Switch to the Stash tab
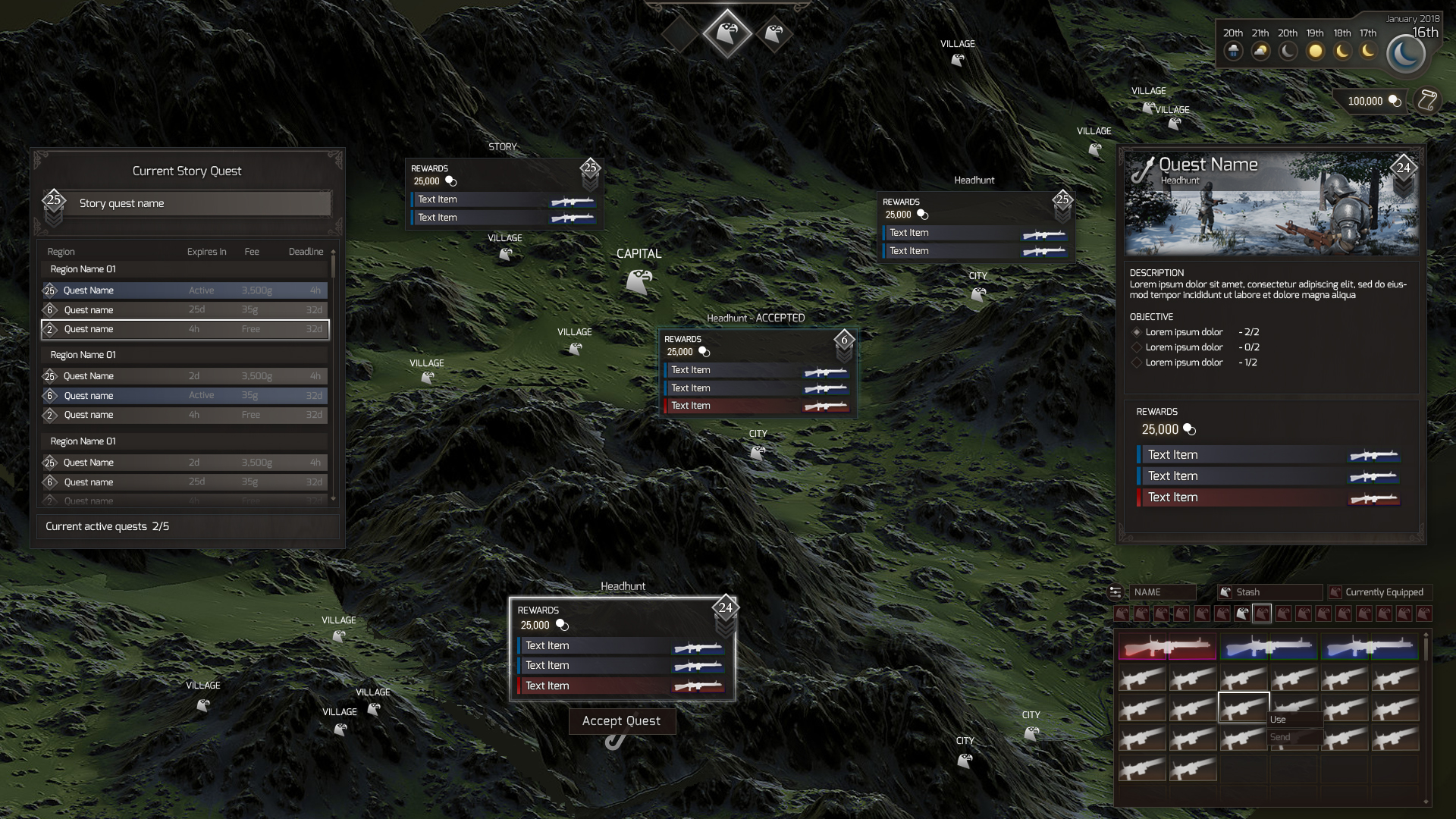 point(1269,592)
